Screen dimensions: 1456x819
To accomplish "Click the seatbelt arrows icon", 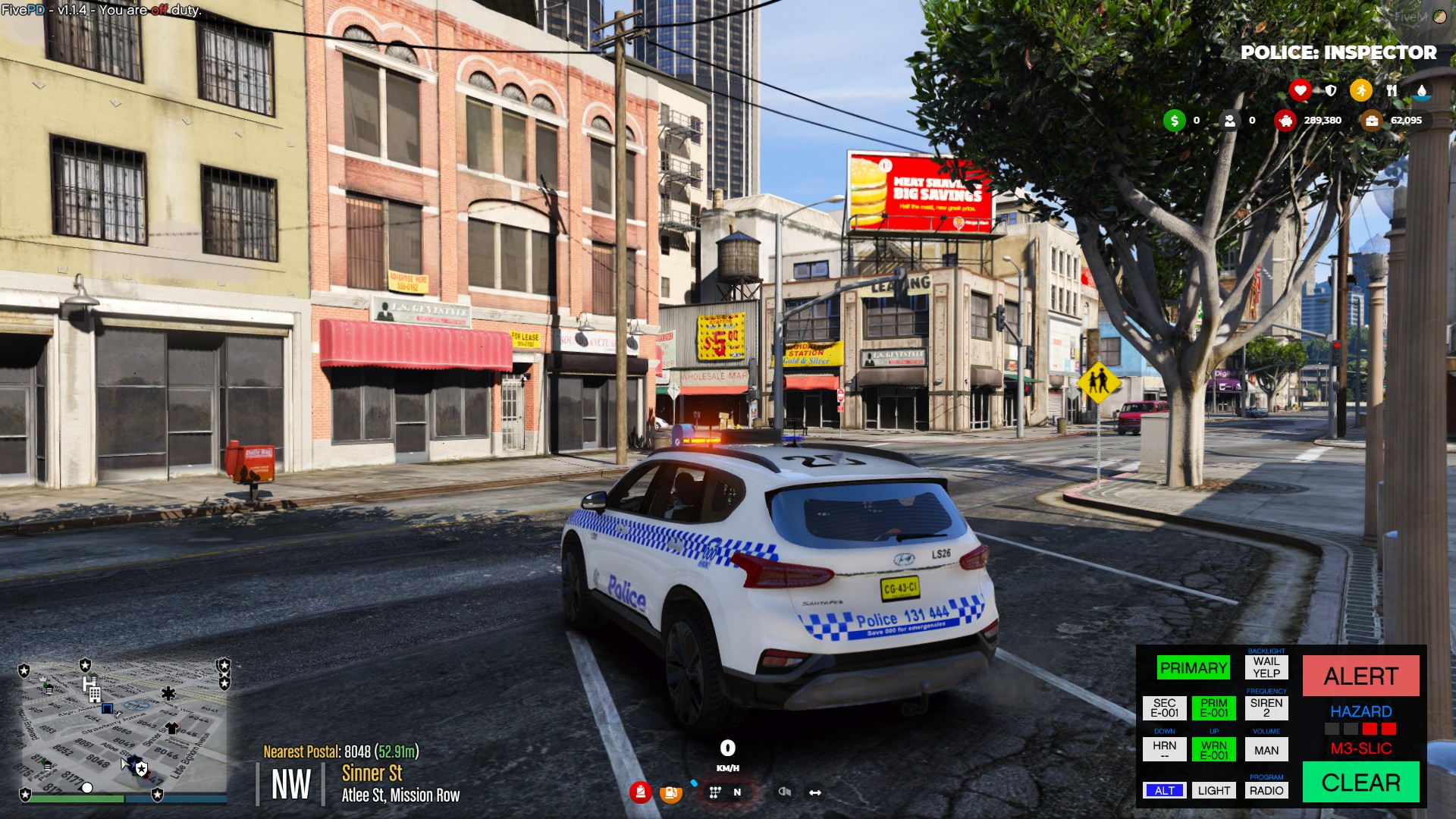I will click(x=815, y=792).
